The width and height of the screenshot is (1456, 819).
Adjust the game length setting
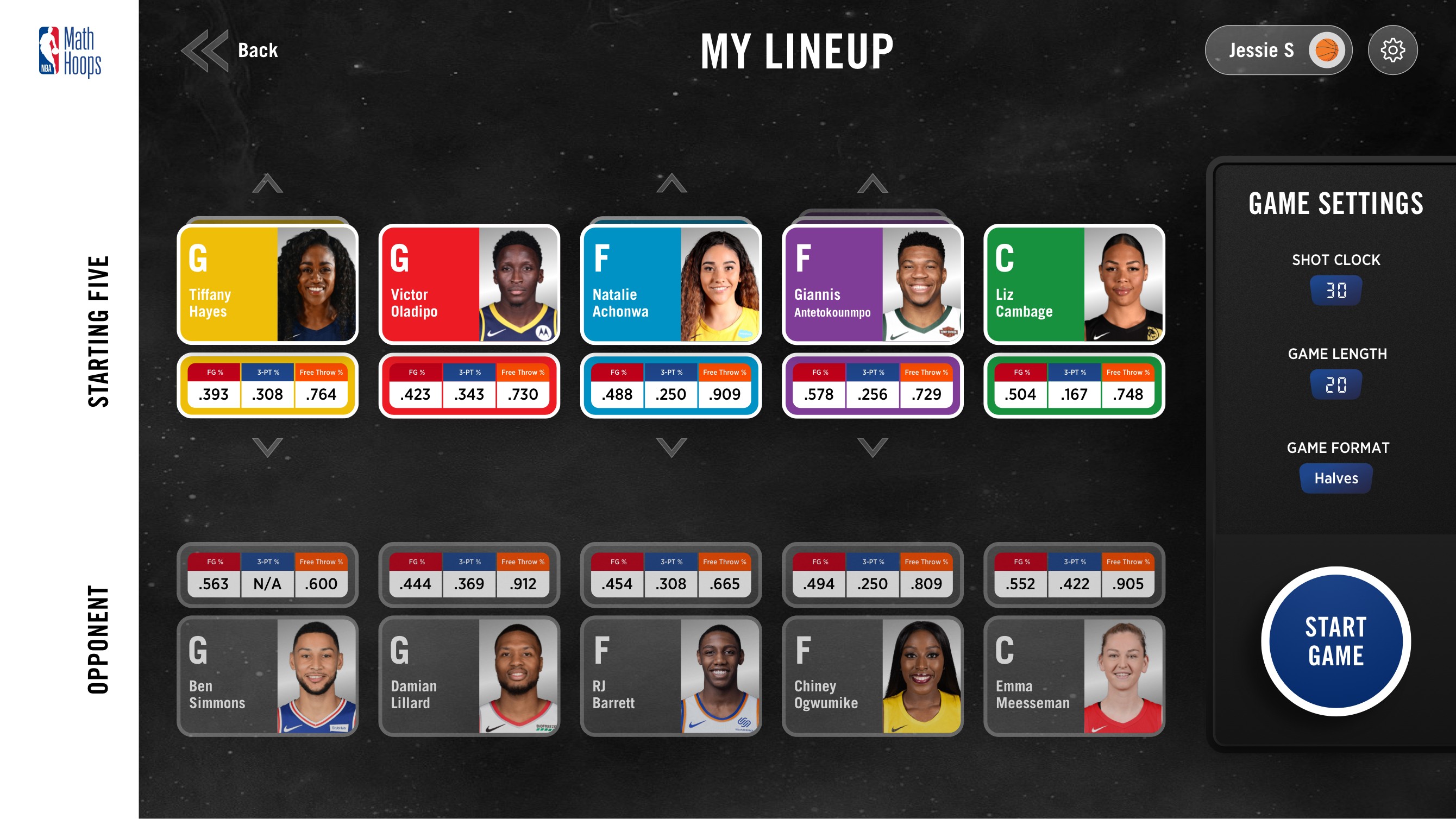tap(1336, 384)
